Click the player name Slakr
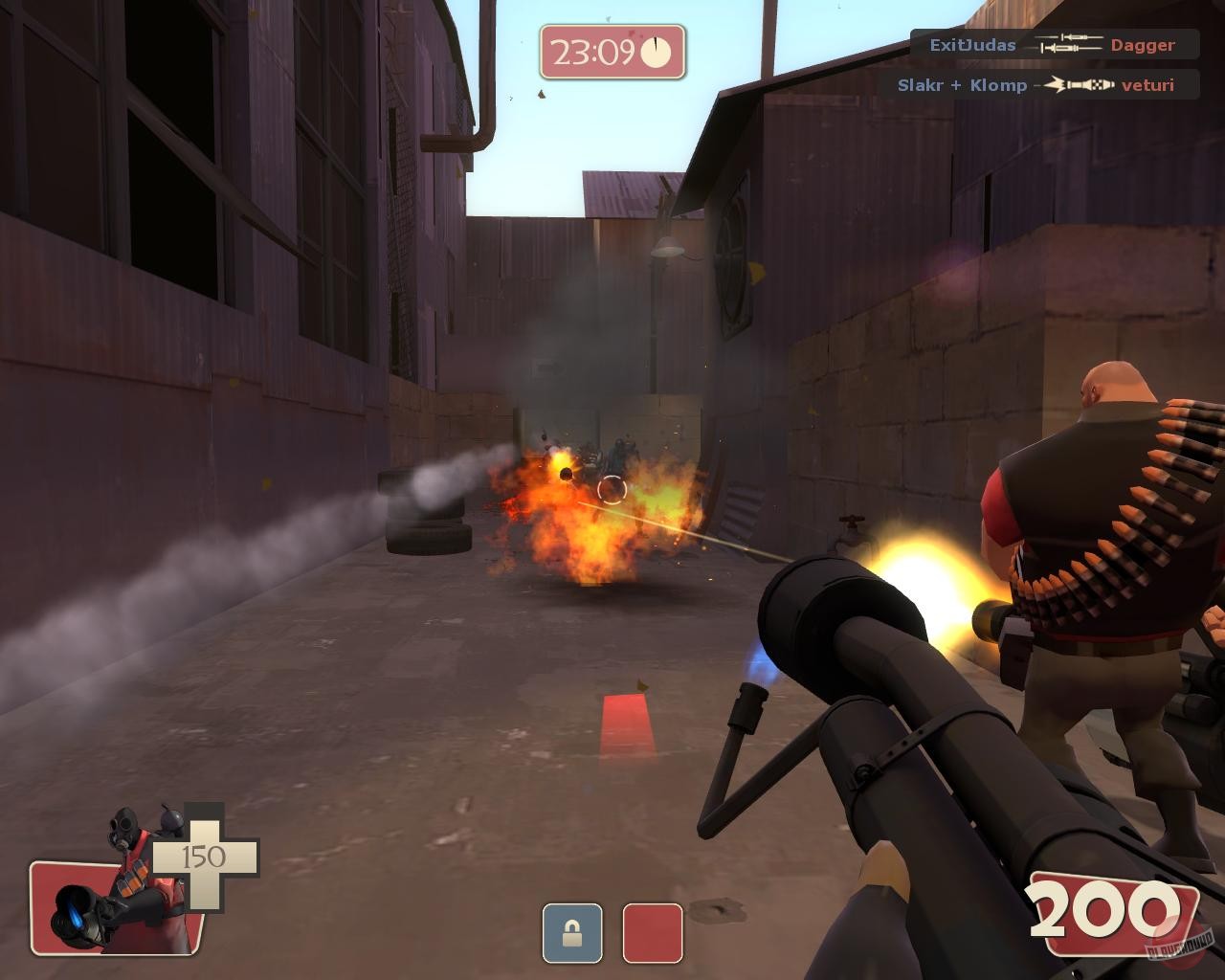The width and height of the screenshot is (1225, 980). coord(920,85)
